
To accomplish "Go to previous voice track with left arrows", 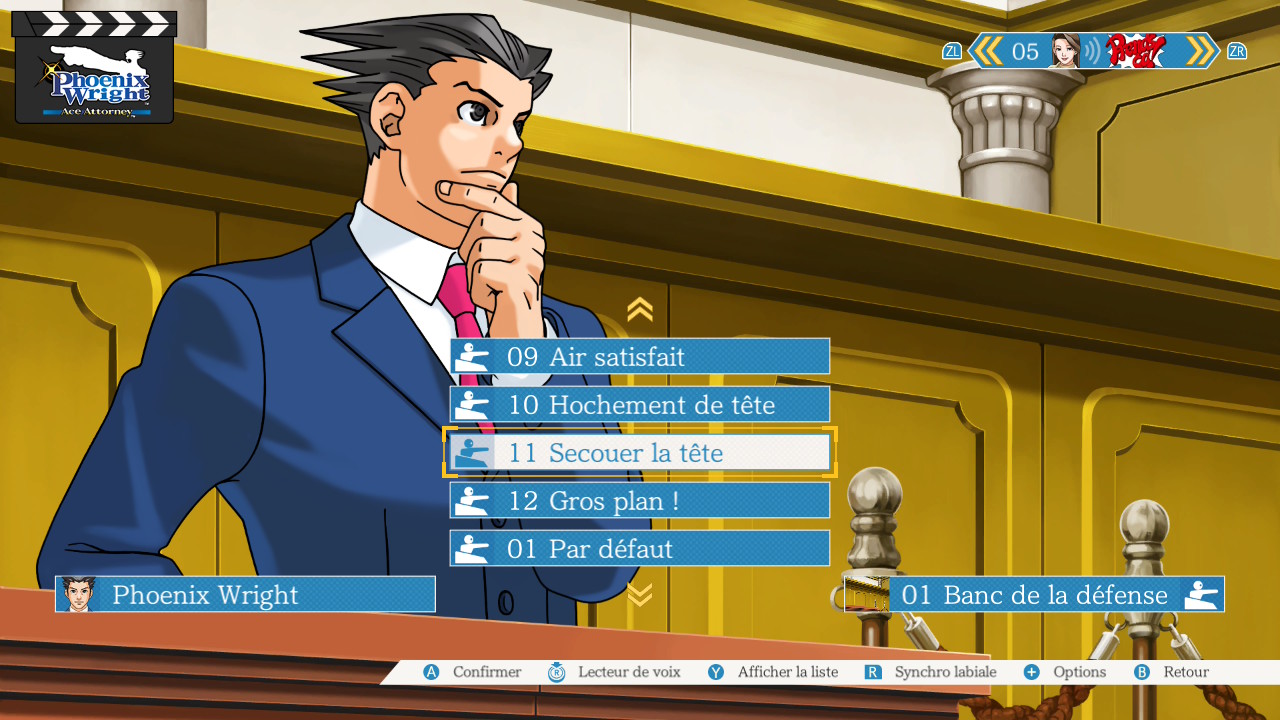I will pos(988,51).
